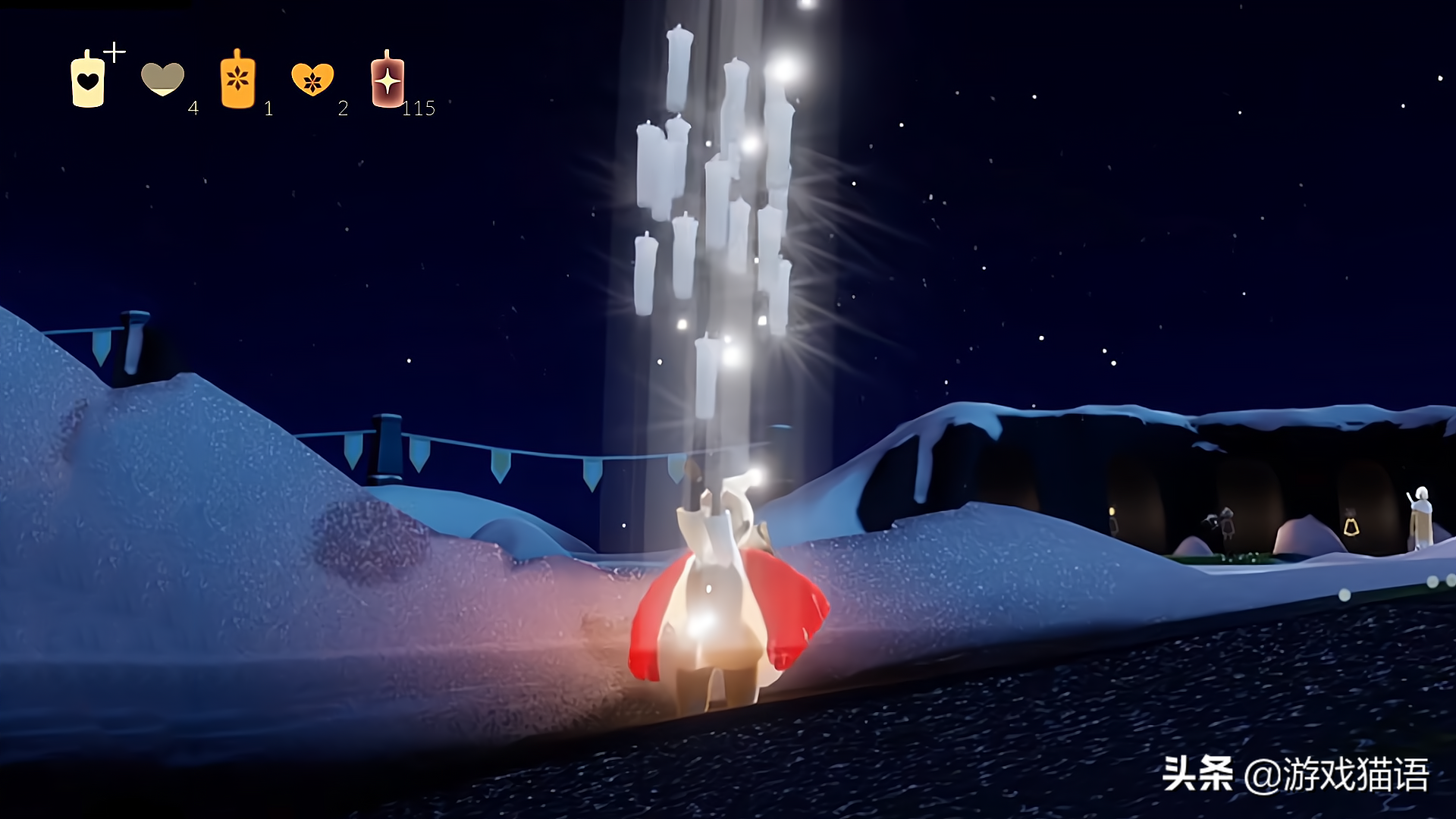Screen dimensions: 1456x819
Task: Select the orange seasonal candle icon
Action: [x=237, y=79]
